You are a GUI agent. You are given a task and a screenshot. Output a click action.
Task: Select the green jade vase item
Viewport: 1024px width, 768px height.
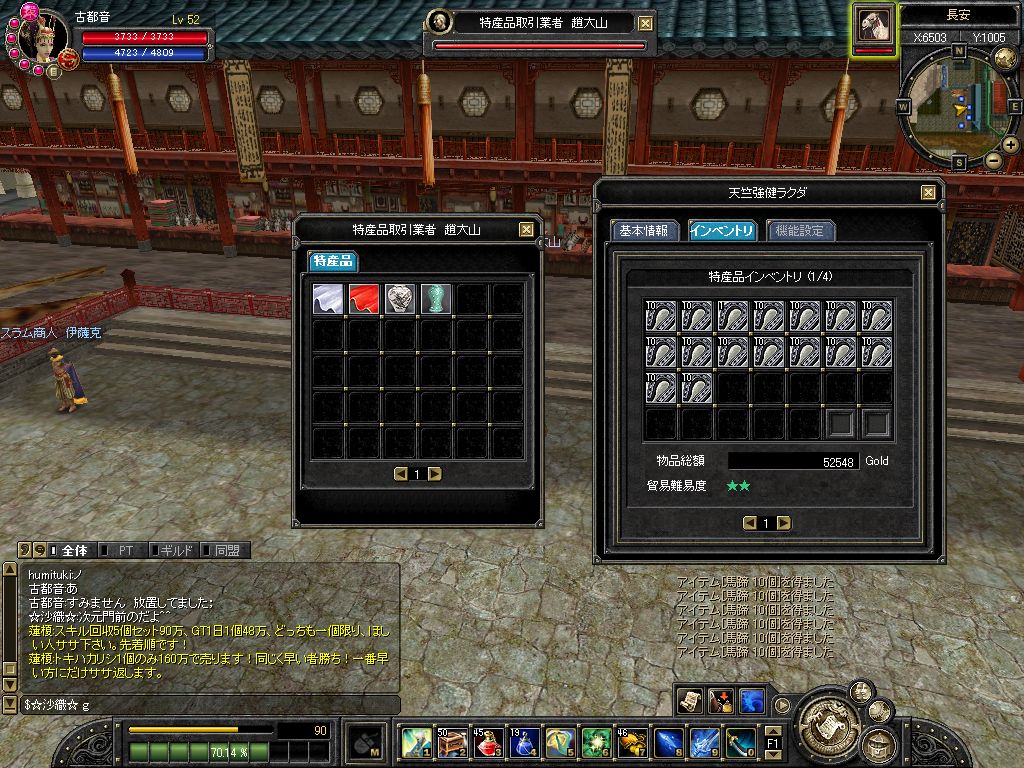point(435,299)
